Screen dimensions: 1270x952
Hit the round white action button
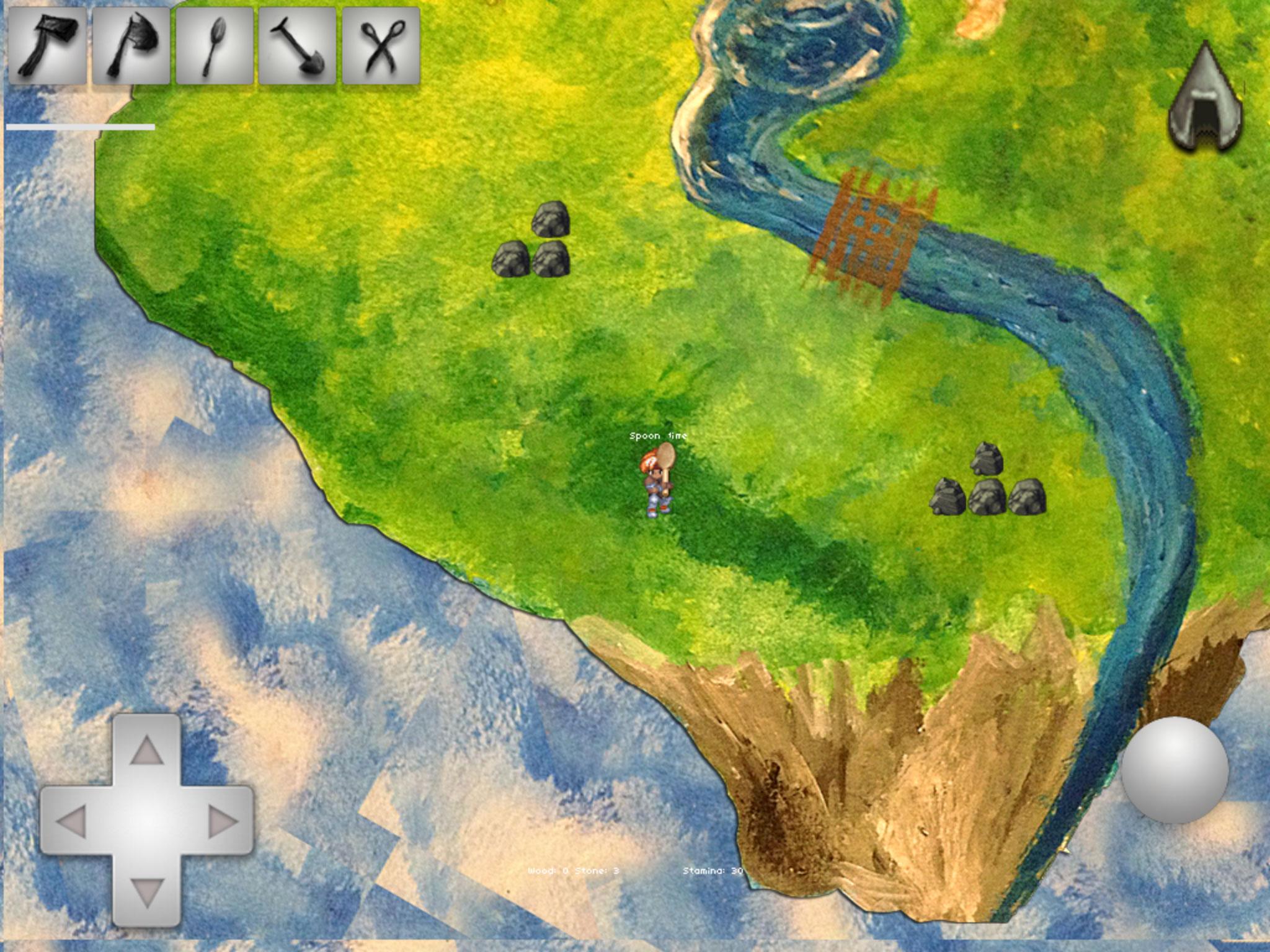(1174, 769)
